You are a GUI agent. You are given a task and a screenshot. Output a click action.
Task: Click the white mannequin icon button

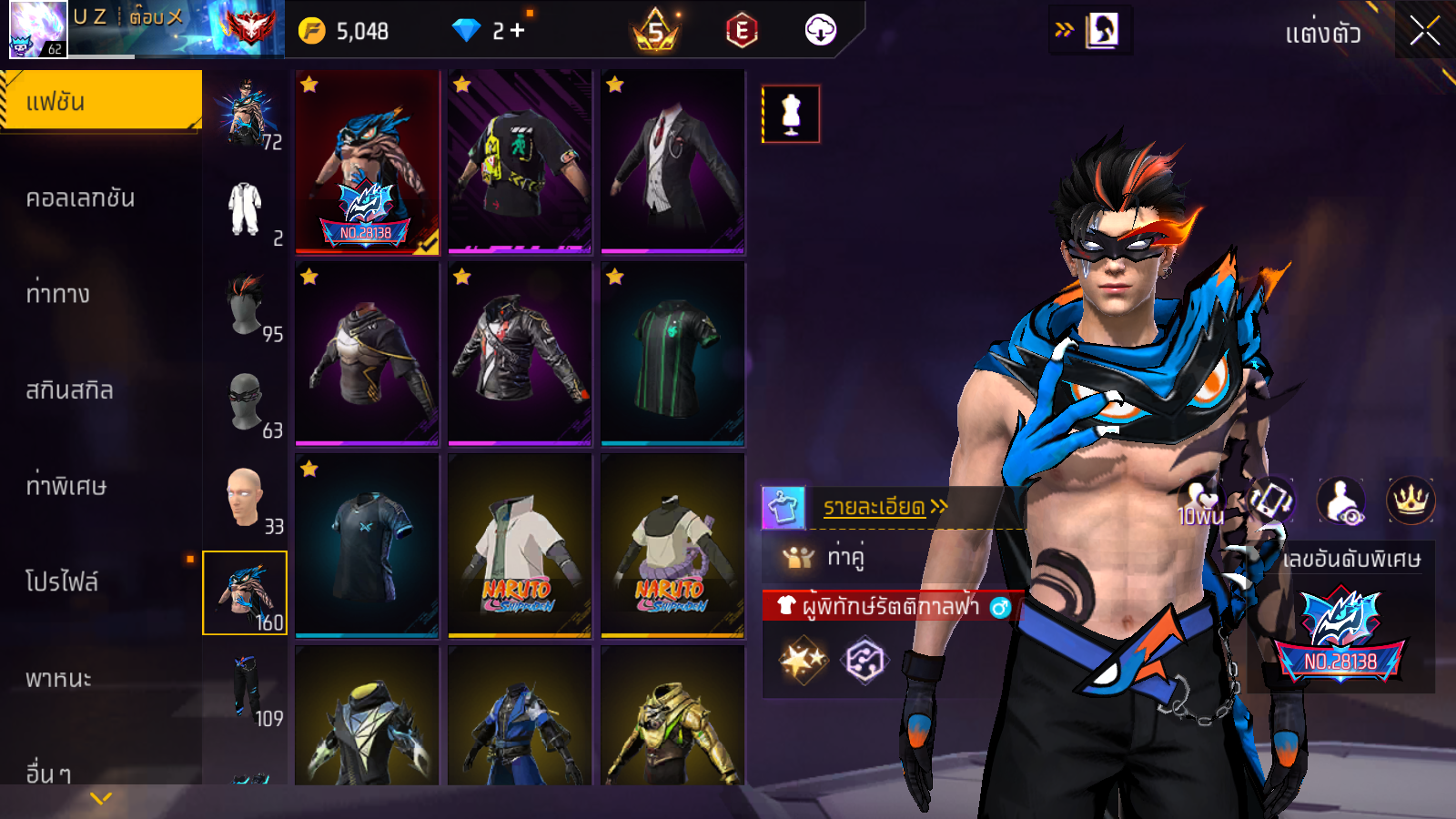coord(791,115)
